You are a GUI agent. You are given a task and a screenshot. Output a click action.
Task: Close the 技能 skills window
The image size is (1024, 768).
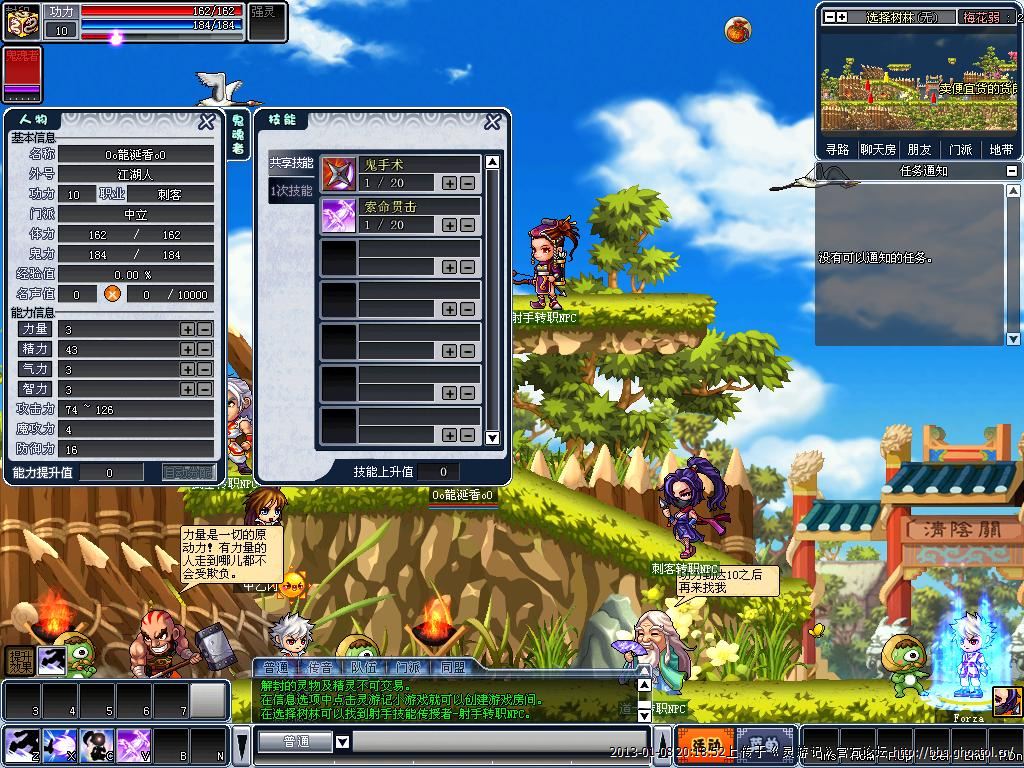(x=492, y=122)
